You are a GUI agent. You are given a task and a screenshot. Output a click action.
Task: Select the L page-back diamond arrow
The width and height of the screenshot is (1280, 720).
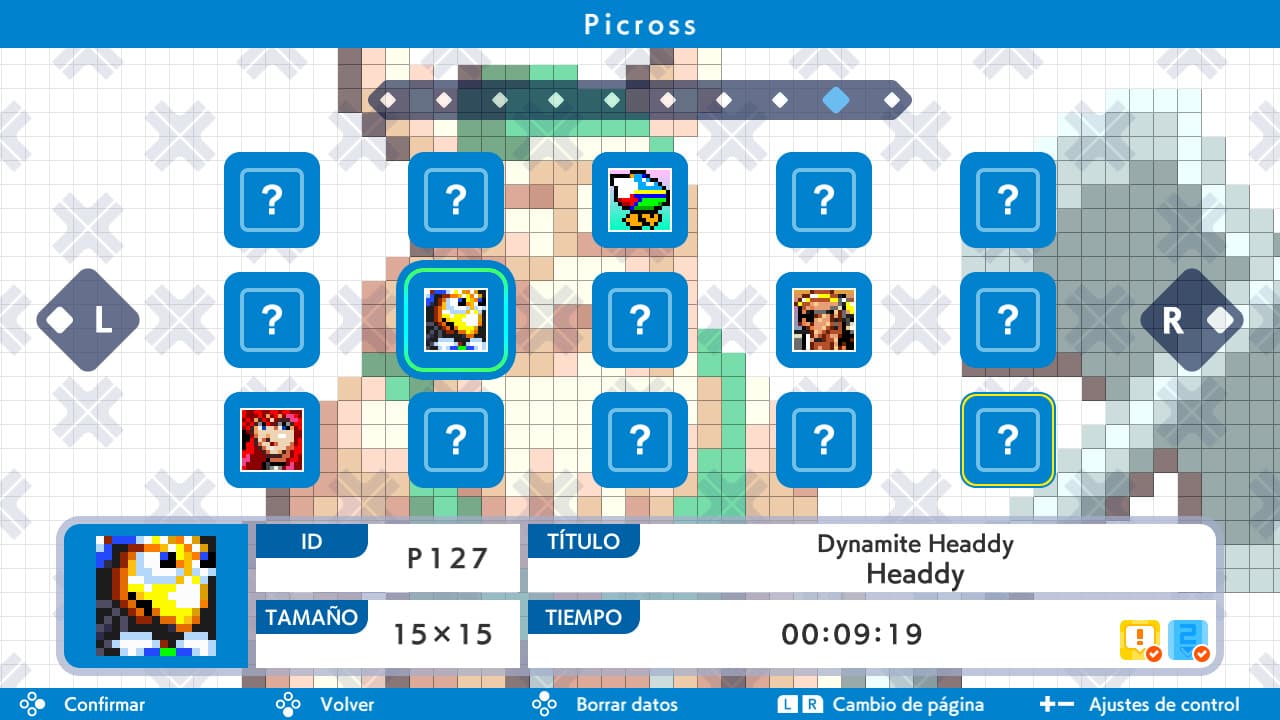pyautogui.click(x=87, y=320)
